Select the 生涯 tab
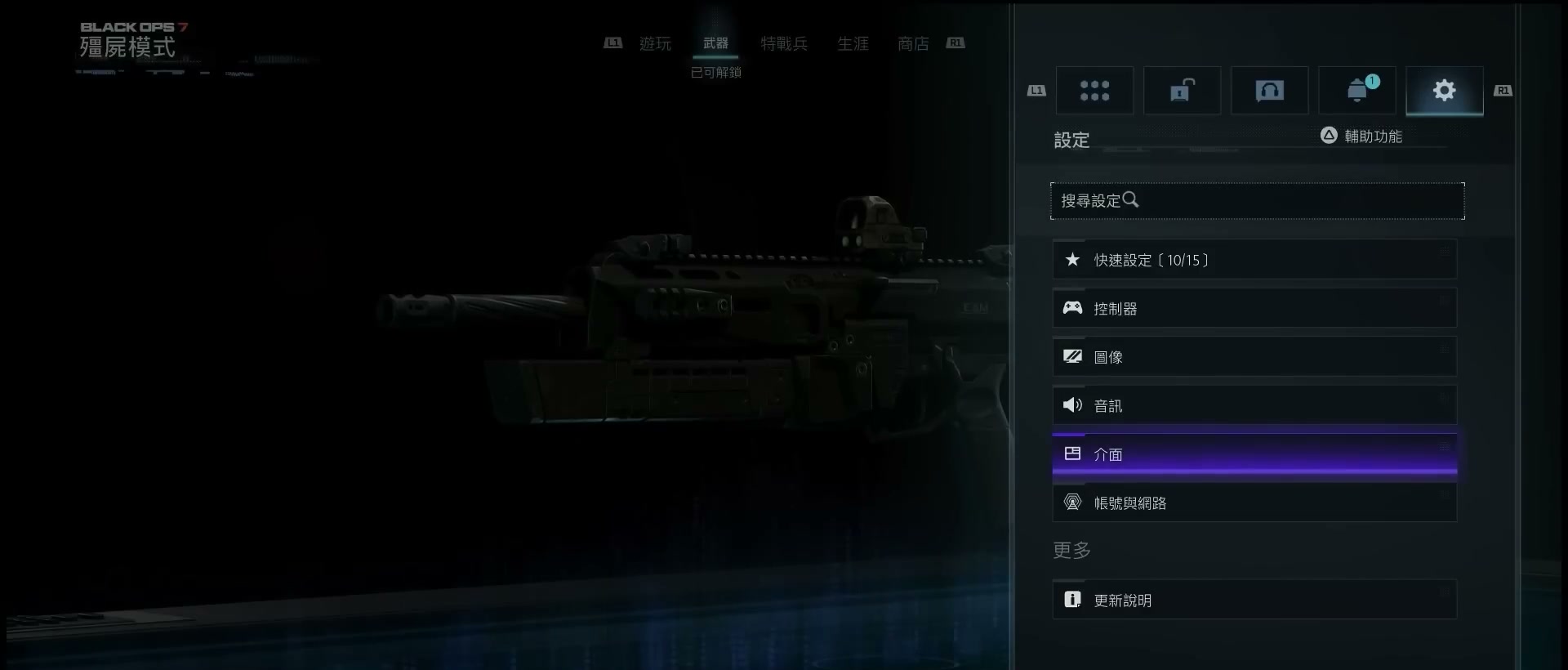The image size is (1568, 670). [x=853, y=43]
